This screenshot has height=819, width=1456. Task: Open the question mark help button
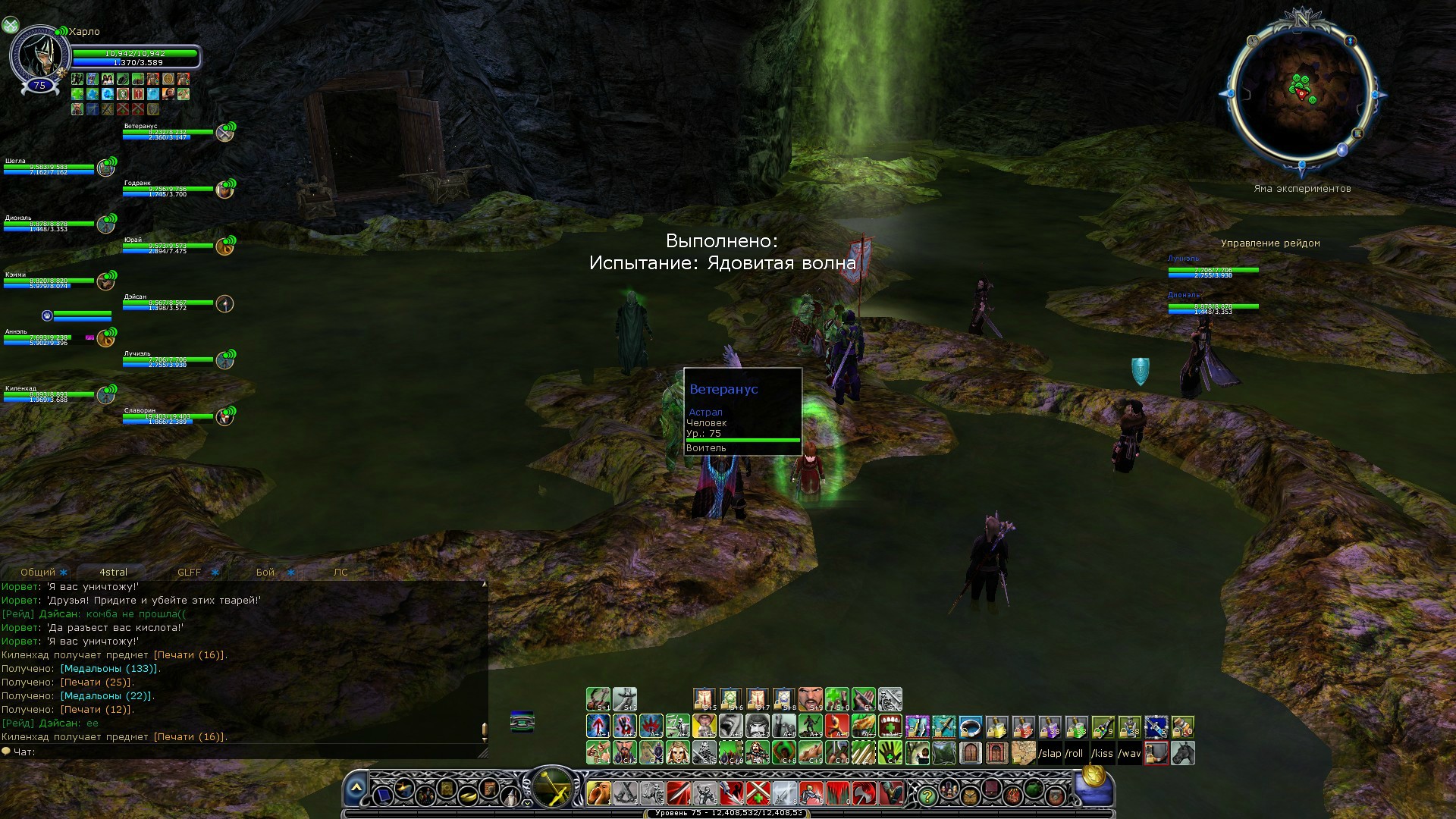[x=927, y=795]
